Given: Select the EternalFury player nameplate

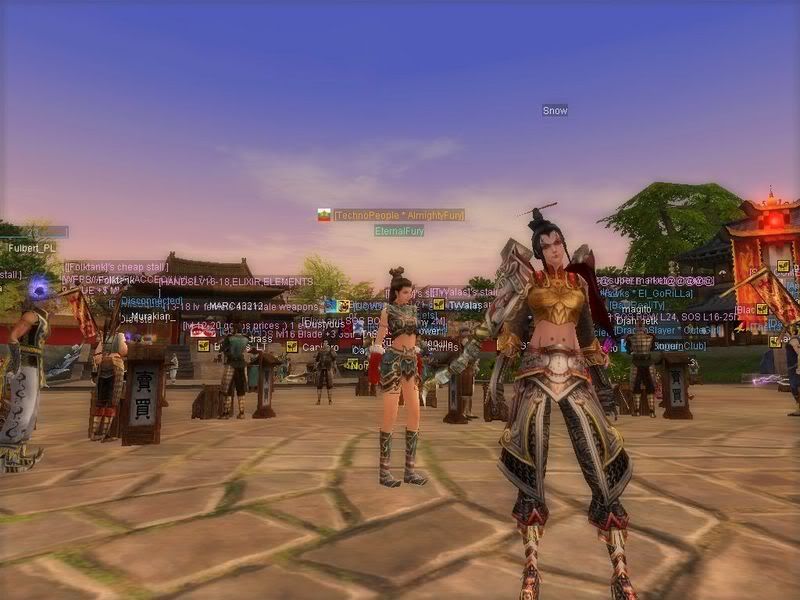Looking at the screenshot, I should tap(399, 231).
